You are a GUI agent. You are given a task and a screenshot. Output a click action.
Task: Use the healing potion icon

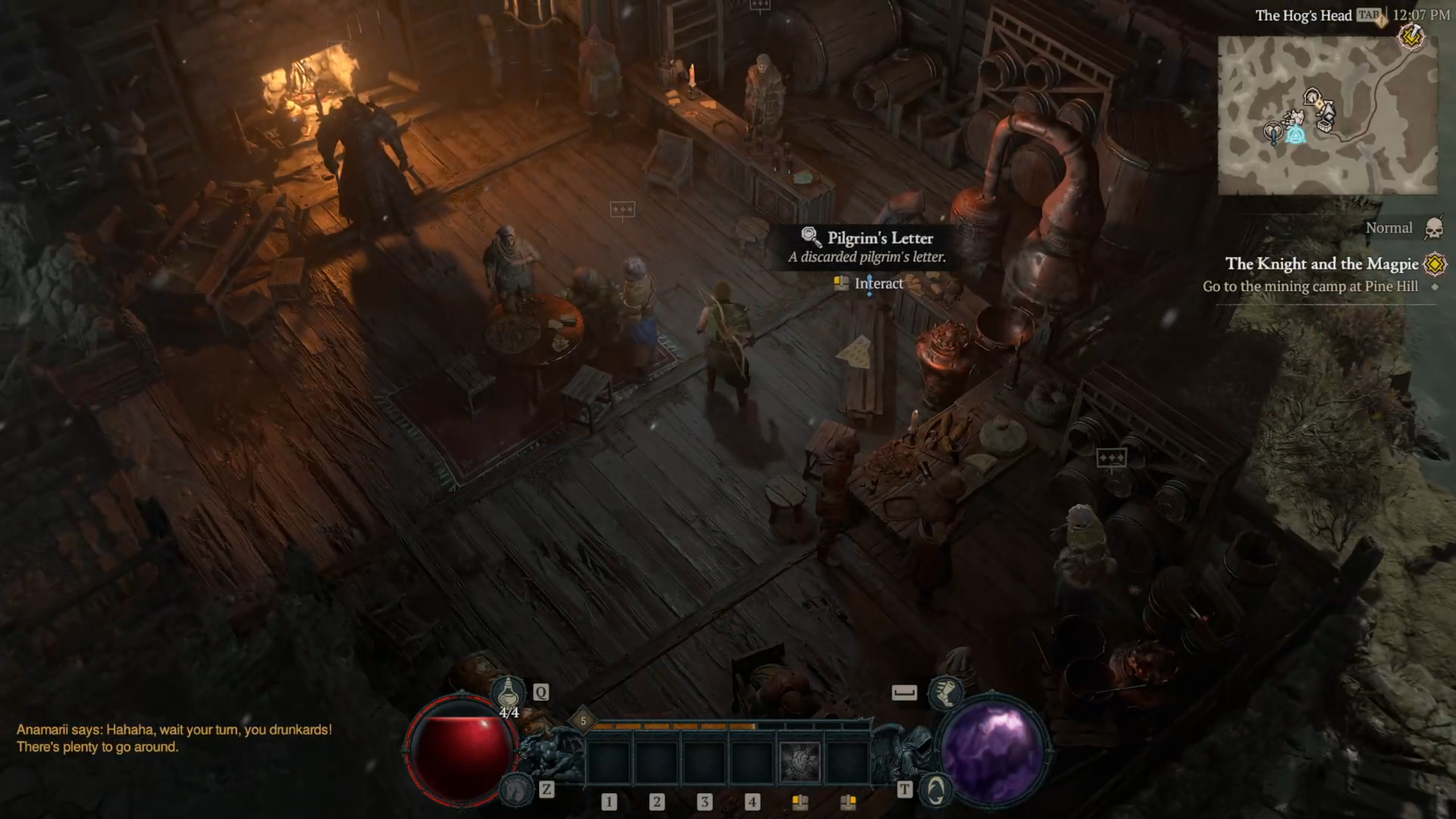[x=508, y=693]
